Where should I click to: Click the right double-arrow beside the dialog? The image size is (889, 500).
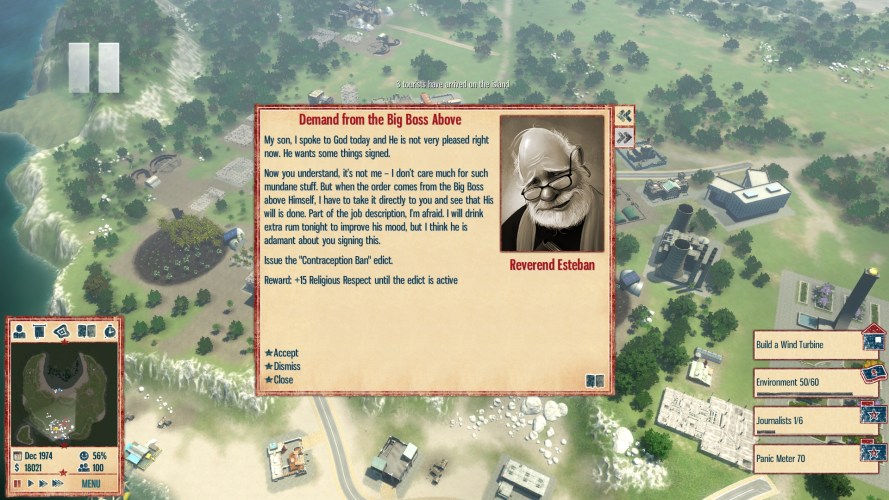click(625, 138)
